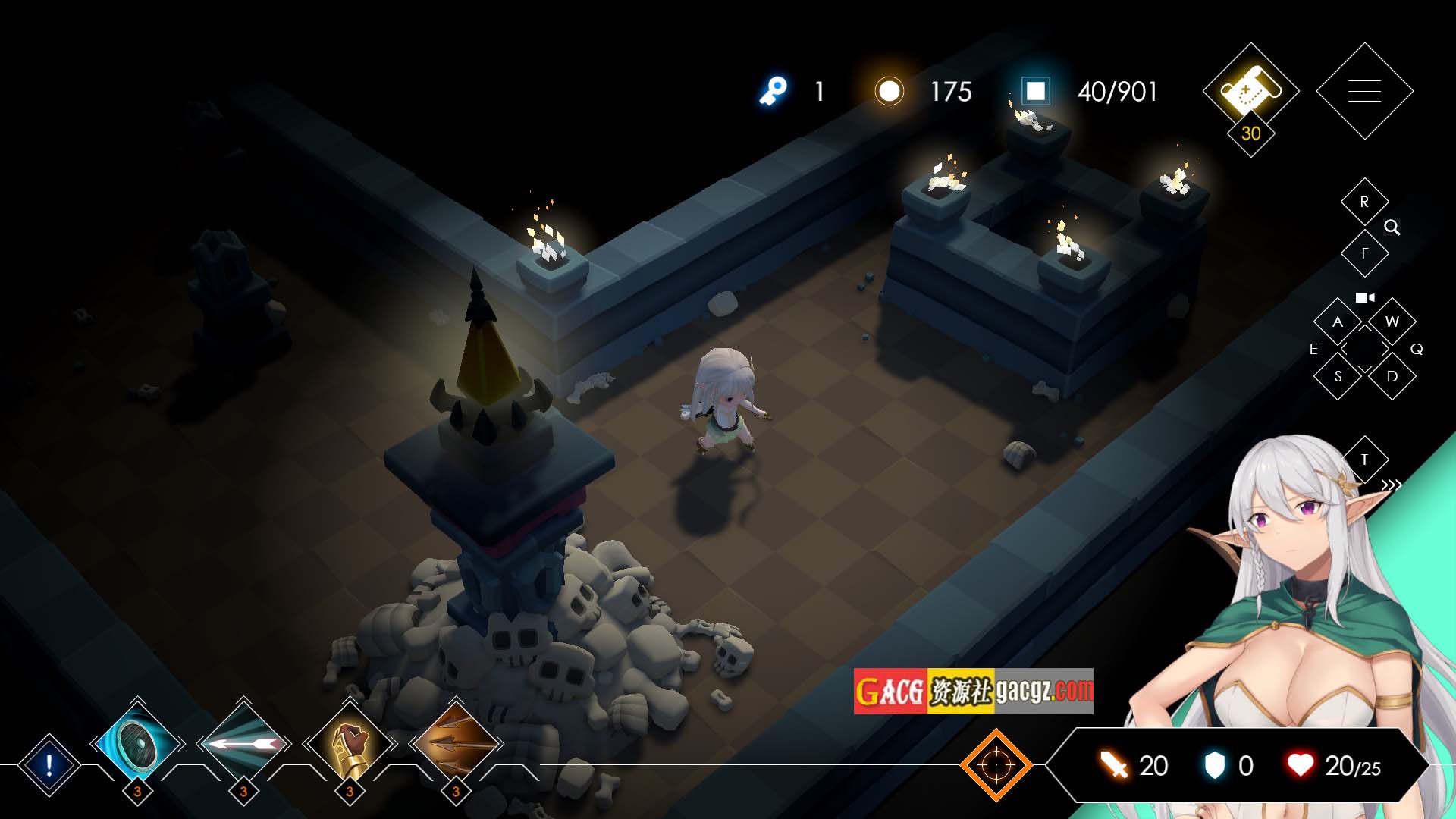The image size is (1456, 819).
Task: Use the single arrow shot skill
Action: tap(243, 745)
